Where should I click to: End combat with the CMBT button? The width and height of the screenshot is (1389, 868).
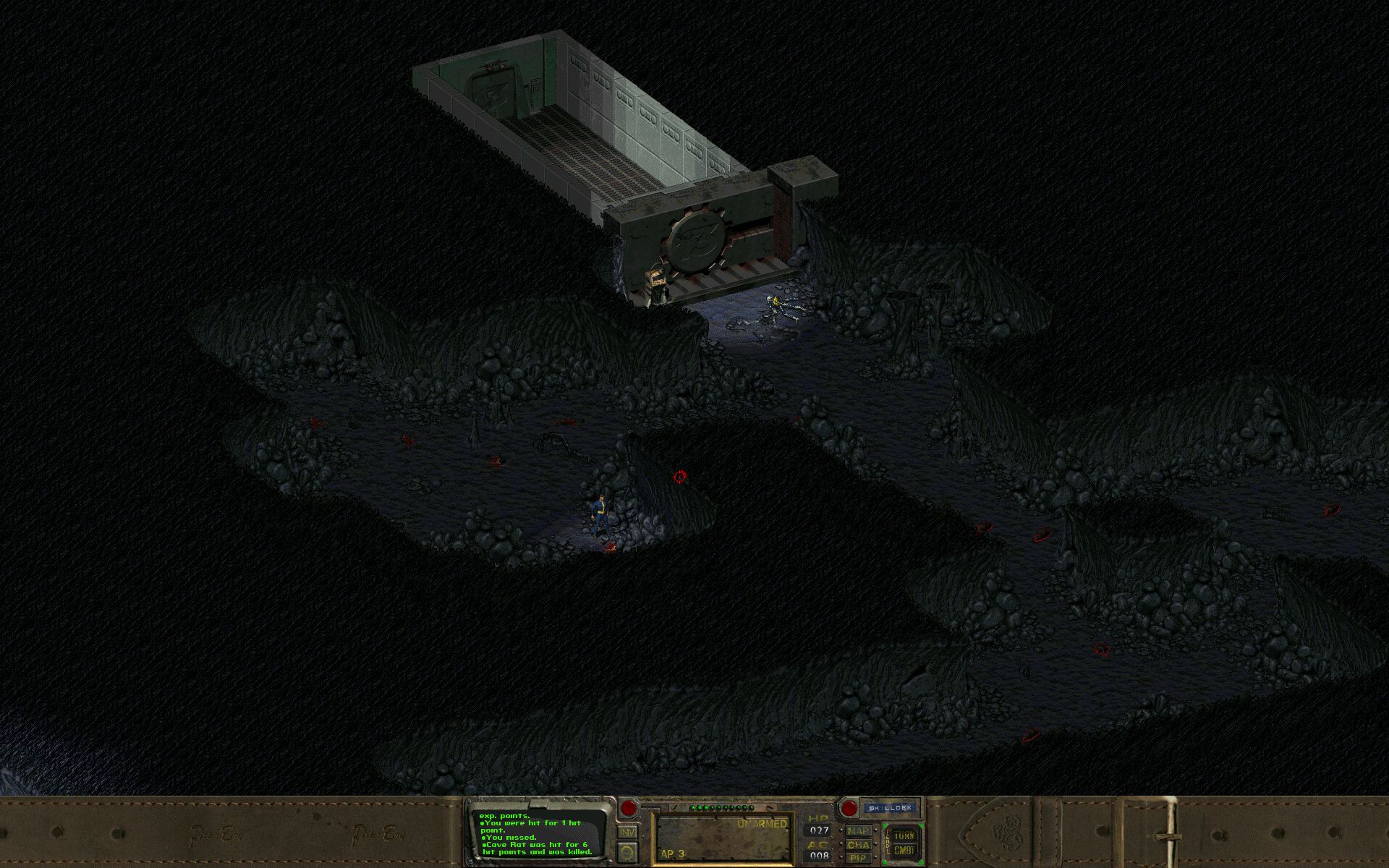pos(904,849)
